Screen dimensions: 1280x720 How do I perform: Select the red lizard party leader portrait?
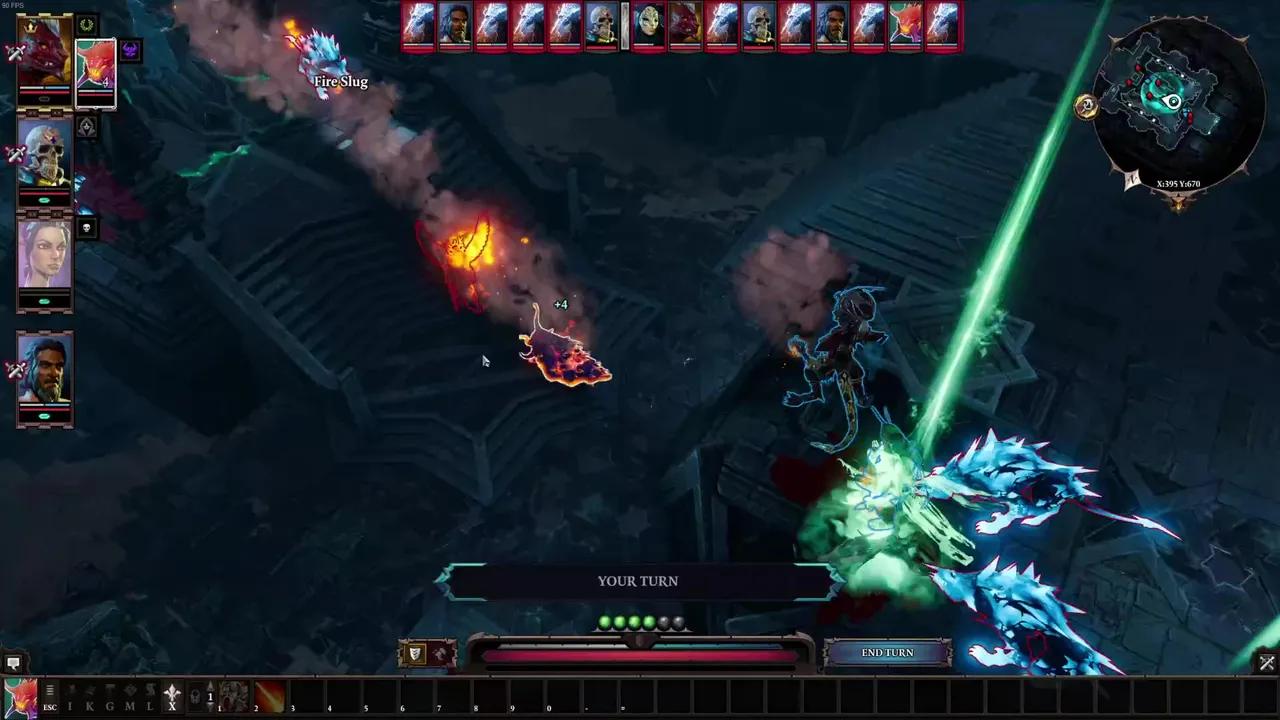coord(44,54)
